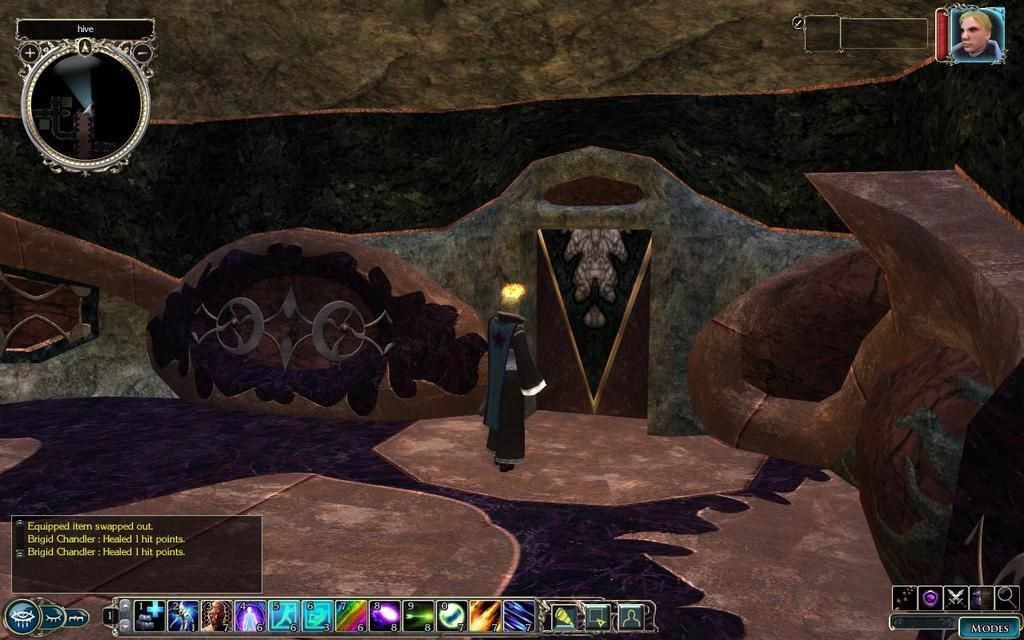The image size is (1024, 640).
Task: Activate the magnifying glass search mode
Action: [x=1006, y=598]
